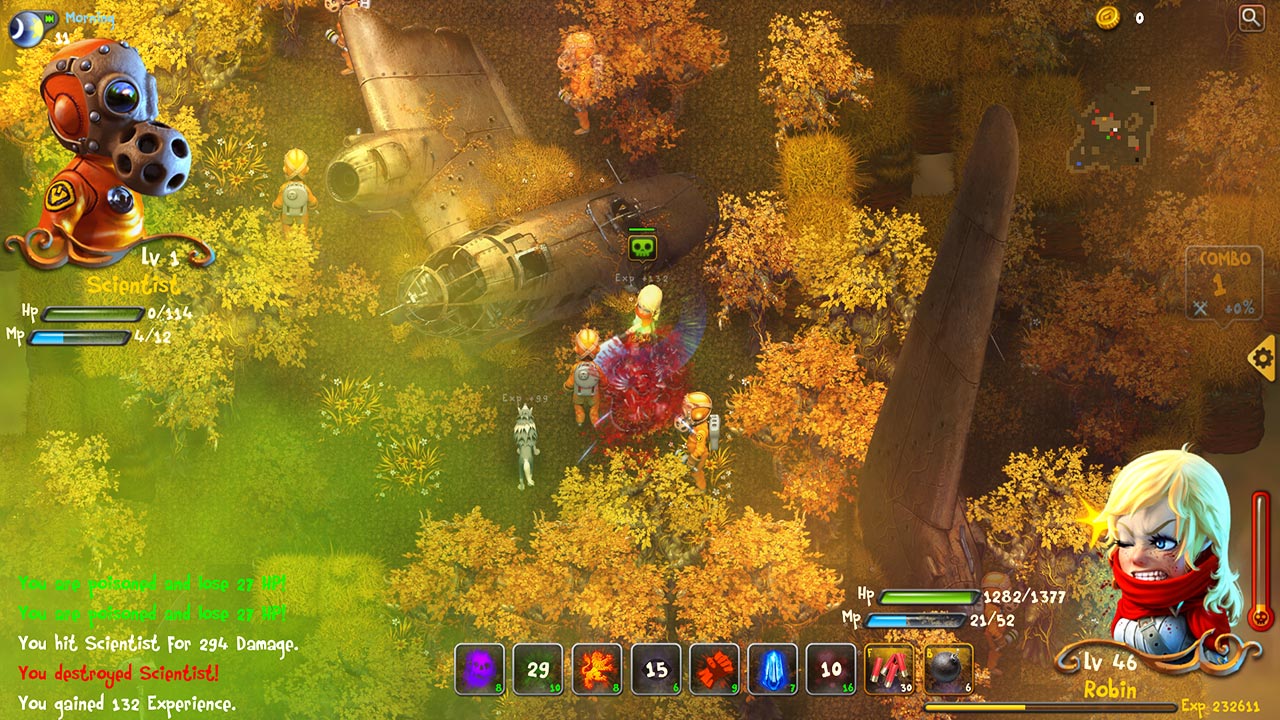Image resolution: width=1280 pixels, height=720 pixels.
Task: Expand the gear settings side tab
Action: 1265,360
